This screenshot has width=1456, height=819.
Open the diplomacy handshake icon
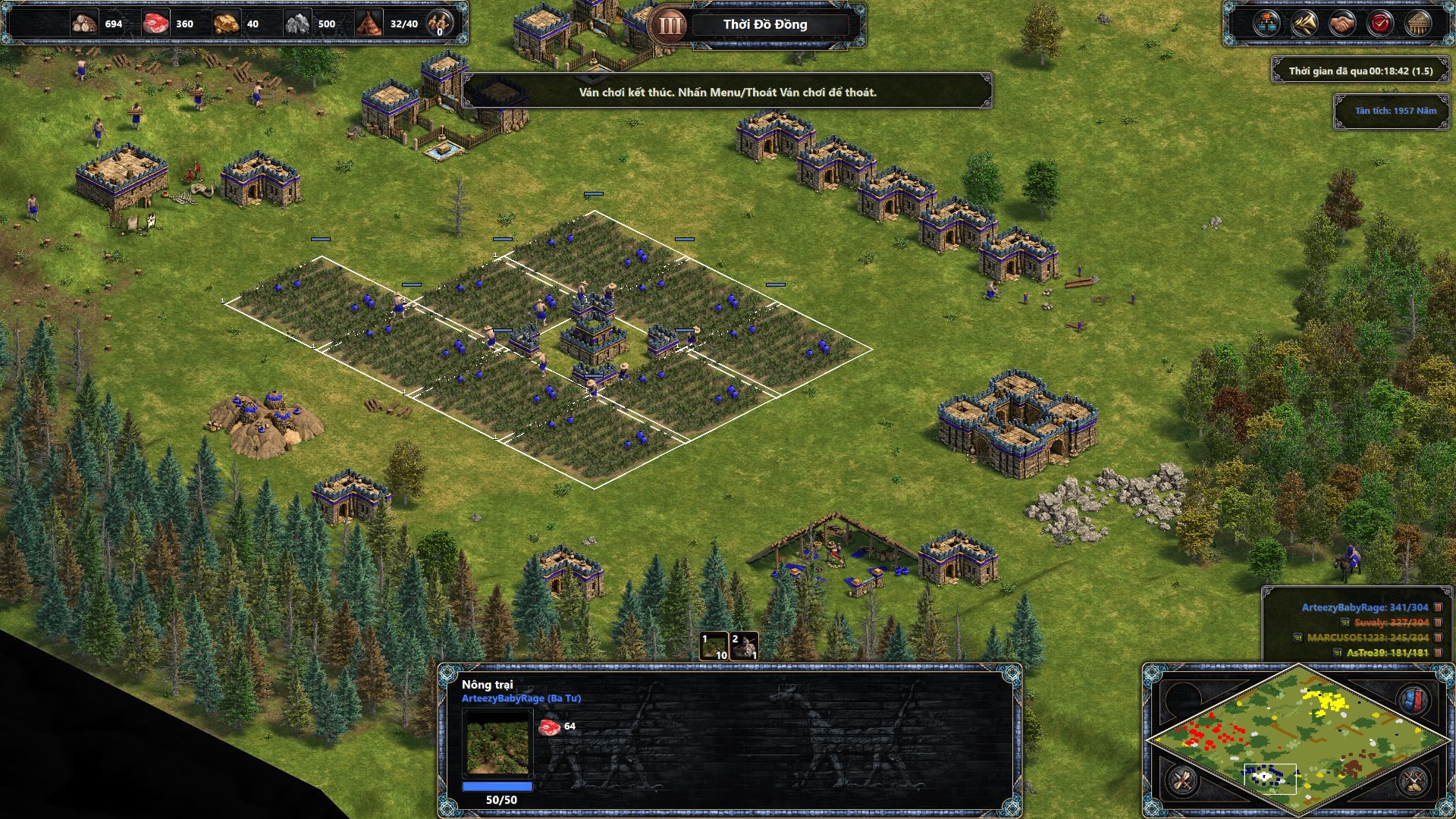[1341, 24]
